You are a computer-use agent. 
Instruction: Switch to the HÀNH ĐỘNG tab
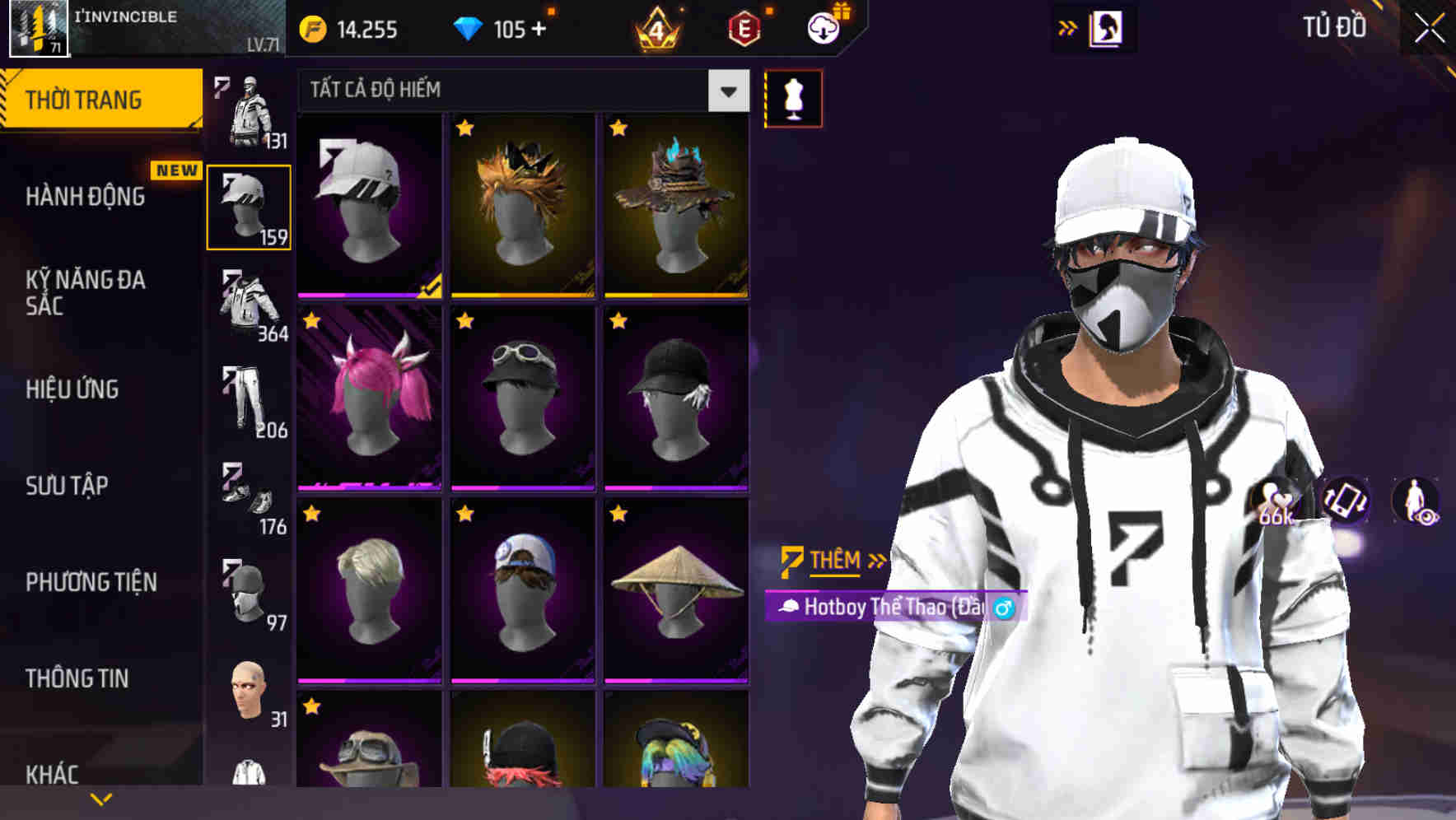click(x=86, y=198)
